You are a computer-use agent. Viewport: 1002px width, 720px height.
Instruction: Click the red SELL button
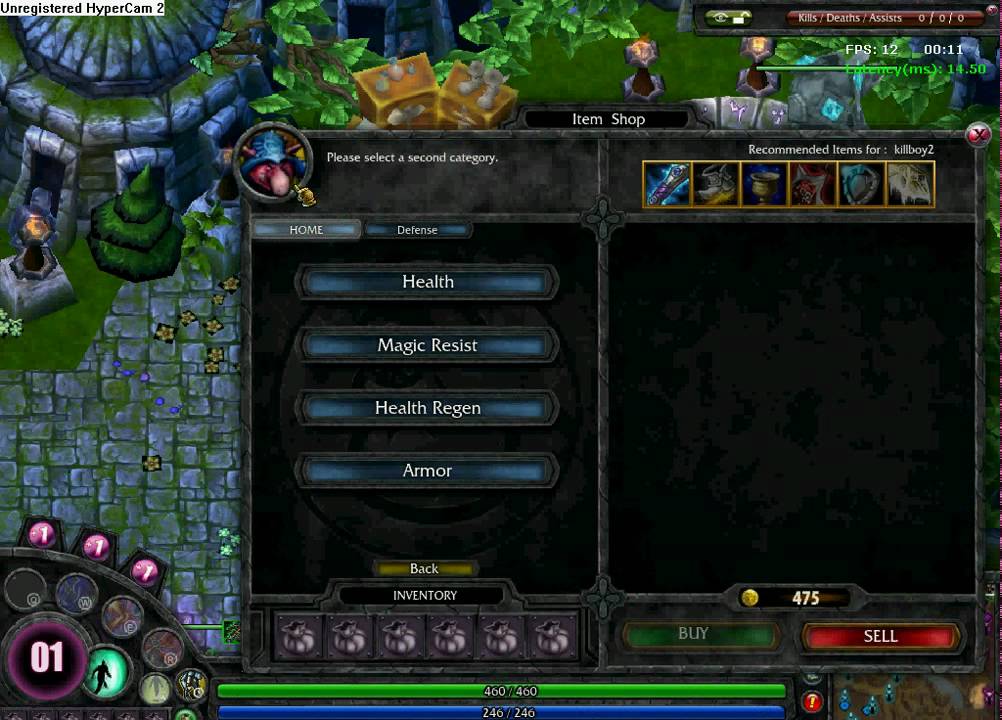click(880, 636)
